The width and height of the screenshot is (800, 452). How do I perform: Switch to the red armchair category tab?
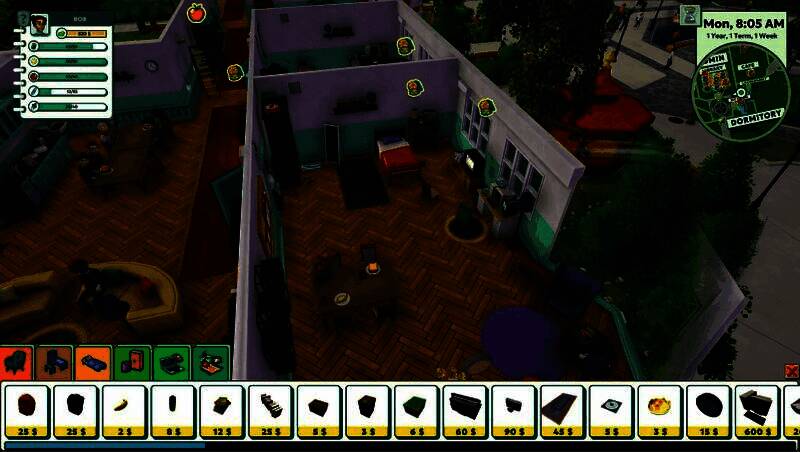pos(17,361)
